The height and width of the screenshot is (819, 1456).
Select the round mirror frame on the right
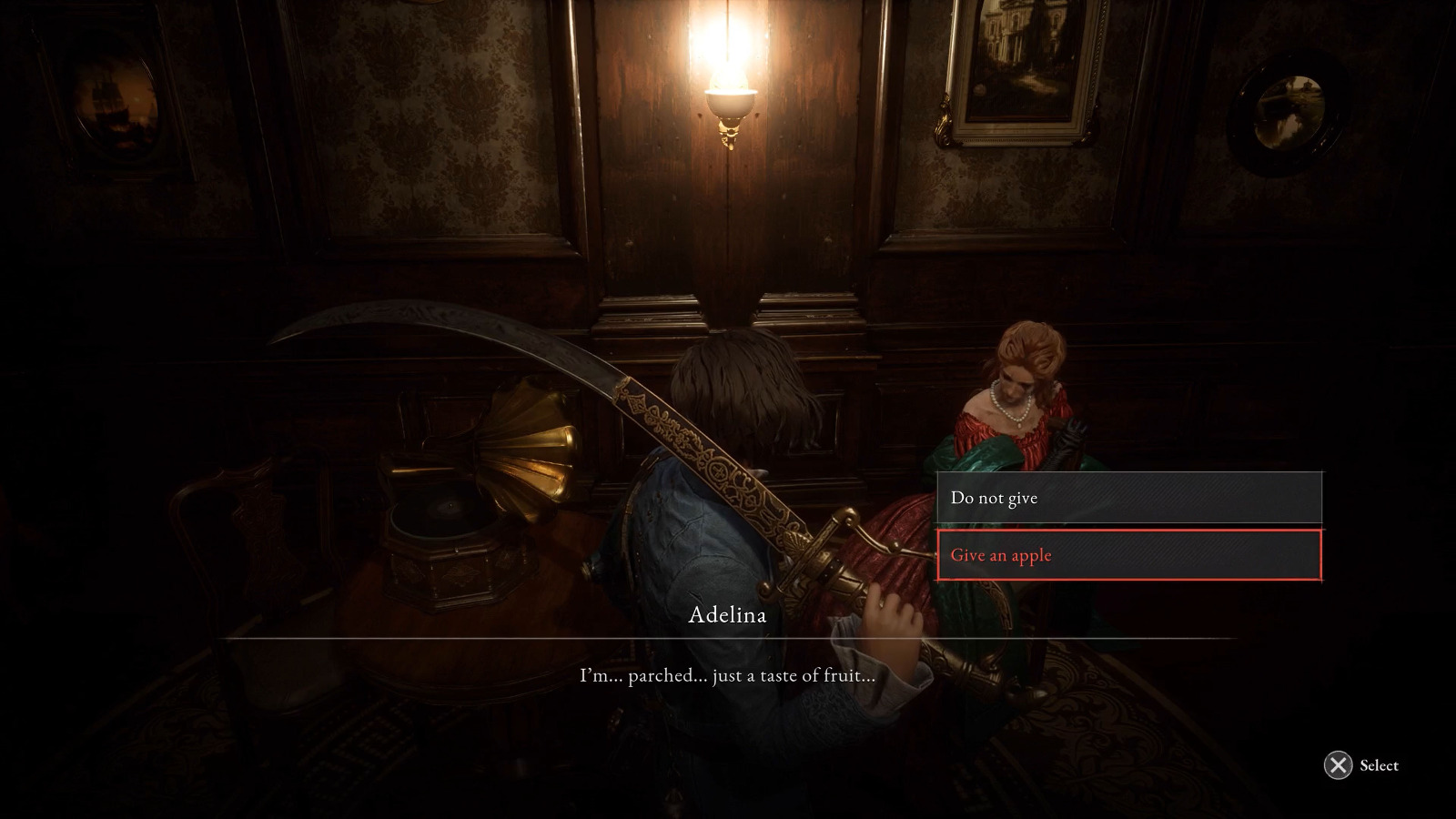(x=1288, y=109)
